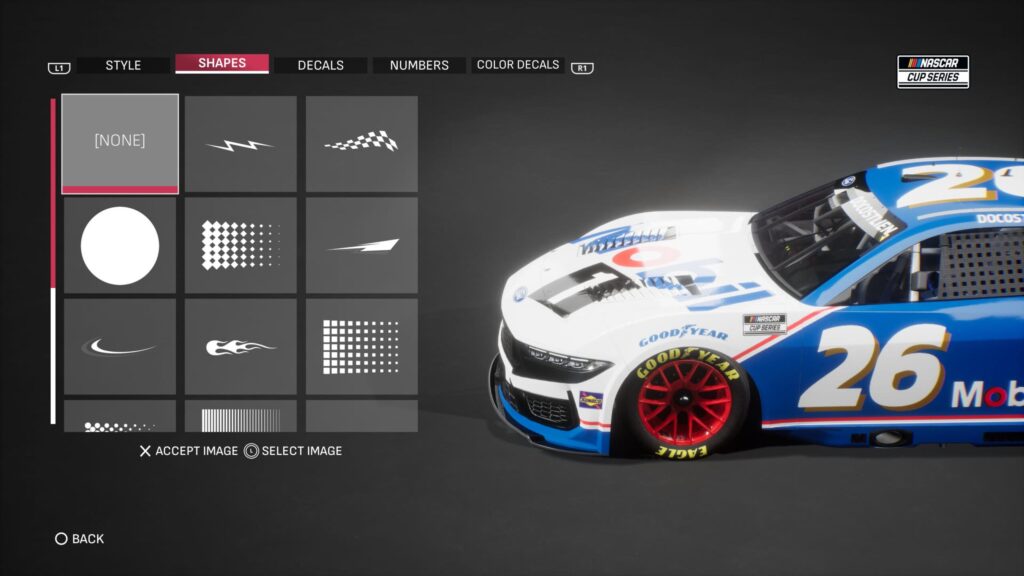Select the Color Decals tab
The image size is (1024, 576).
(x=517, y=65)
